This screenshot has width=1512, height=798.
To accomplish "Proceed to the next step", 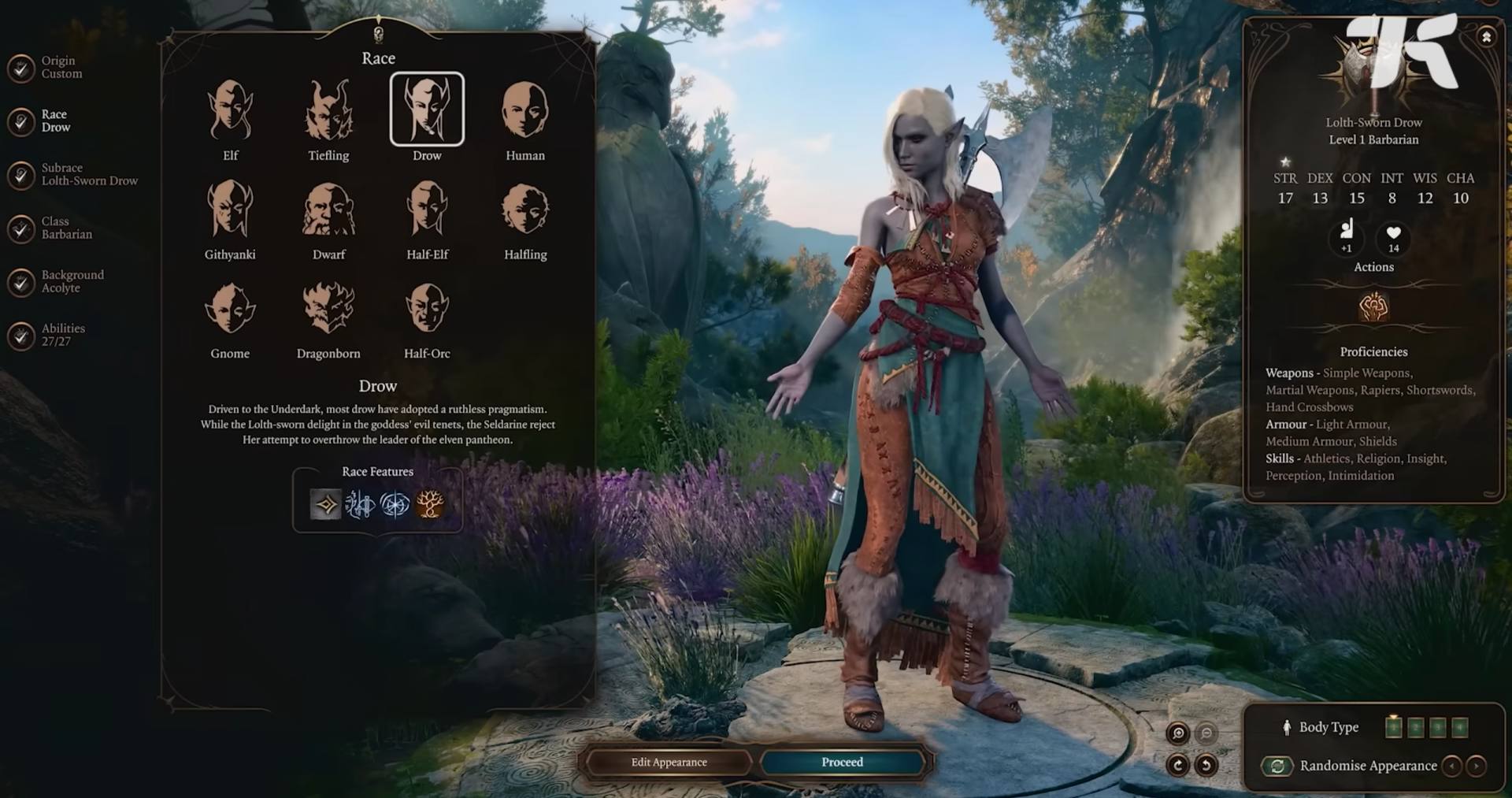I will 842,763.
